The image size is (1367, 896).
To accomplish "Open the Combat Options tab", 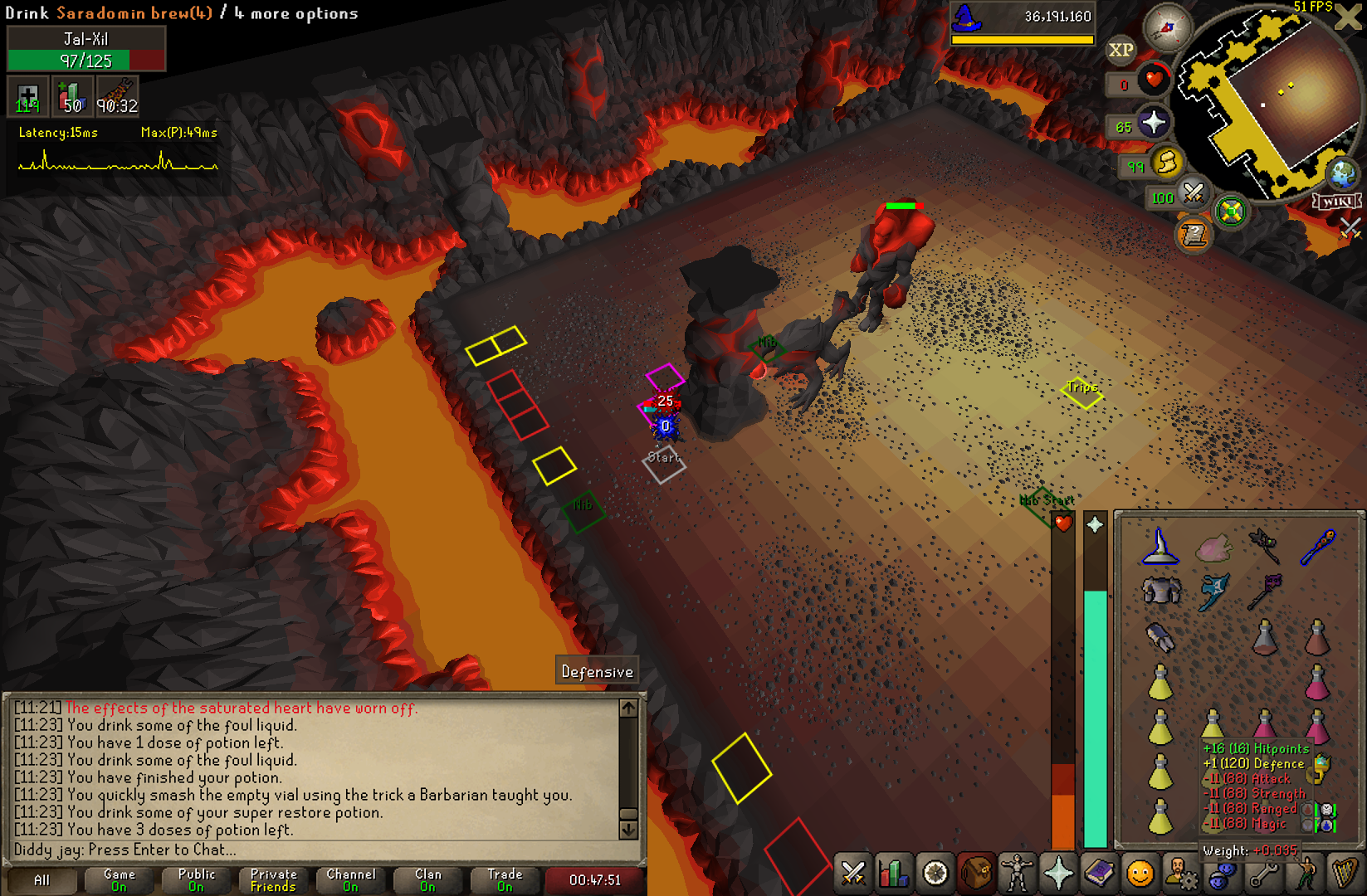I will 852,874.
